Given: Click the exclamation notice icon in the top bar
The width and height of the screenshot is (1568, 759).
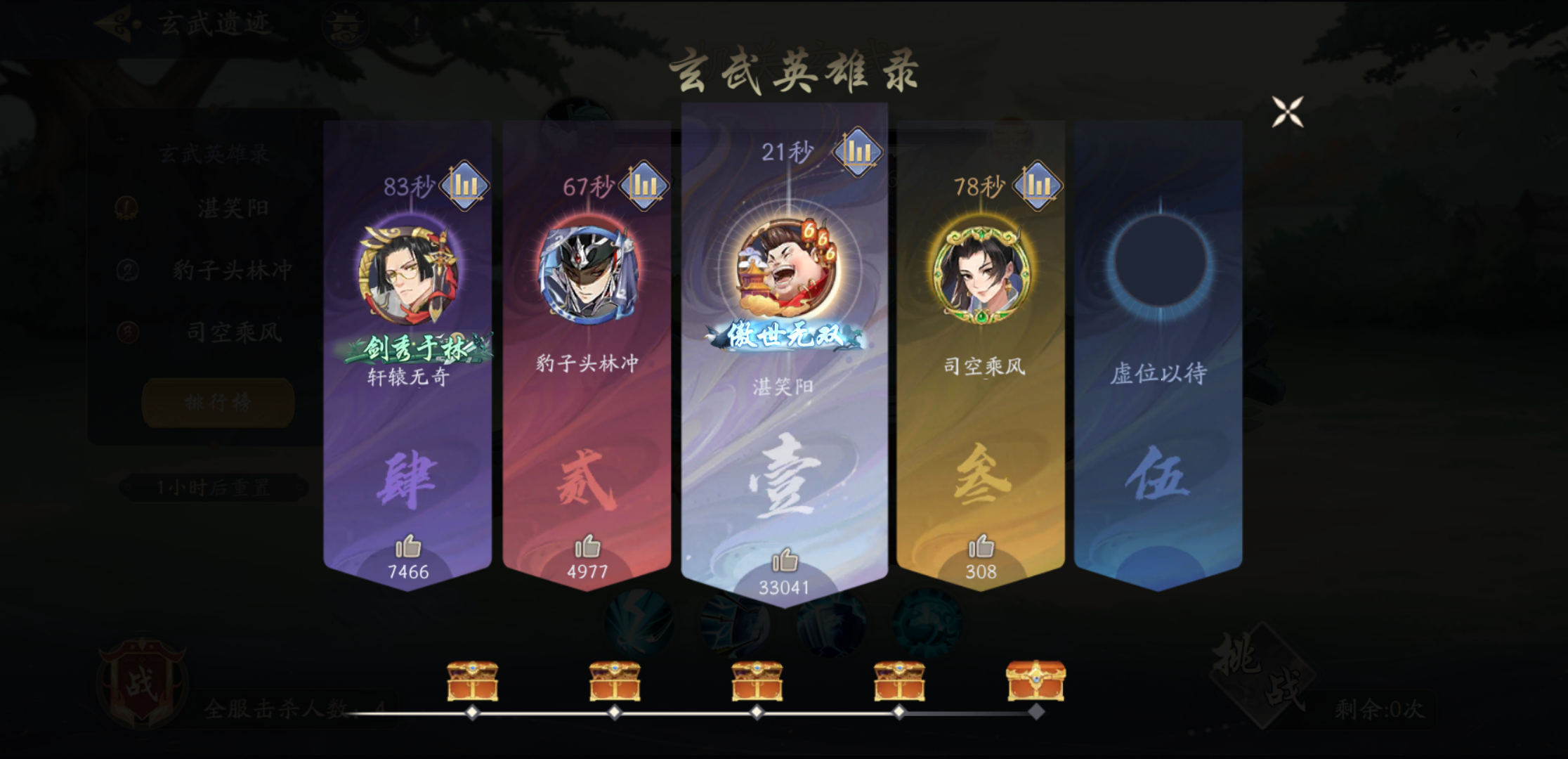Looking at the screenshot, I should click(417, 25).
